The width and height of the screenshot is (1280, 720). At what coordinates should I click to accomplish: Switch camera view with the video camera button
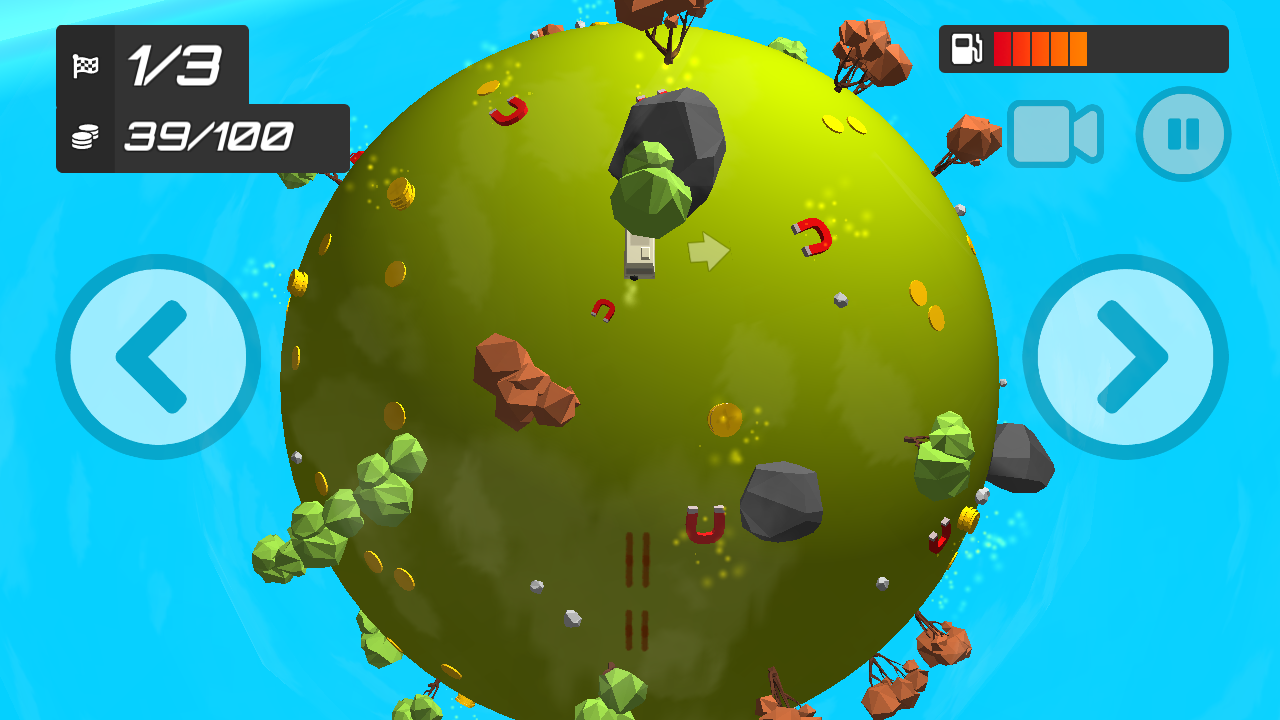1053,133
